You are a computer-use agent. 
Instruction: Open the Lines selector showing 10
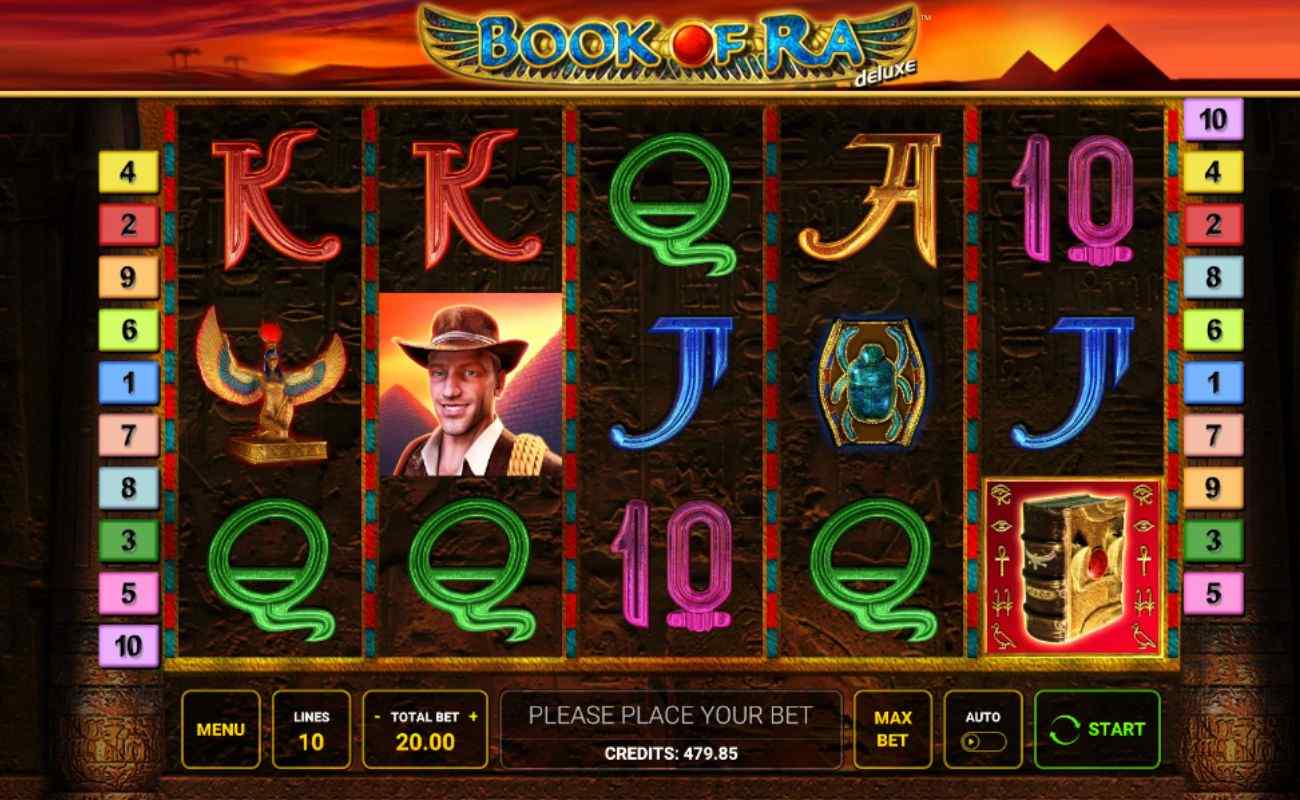(x=313, y=729)
